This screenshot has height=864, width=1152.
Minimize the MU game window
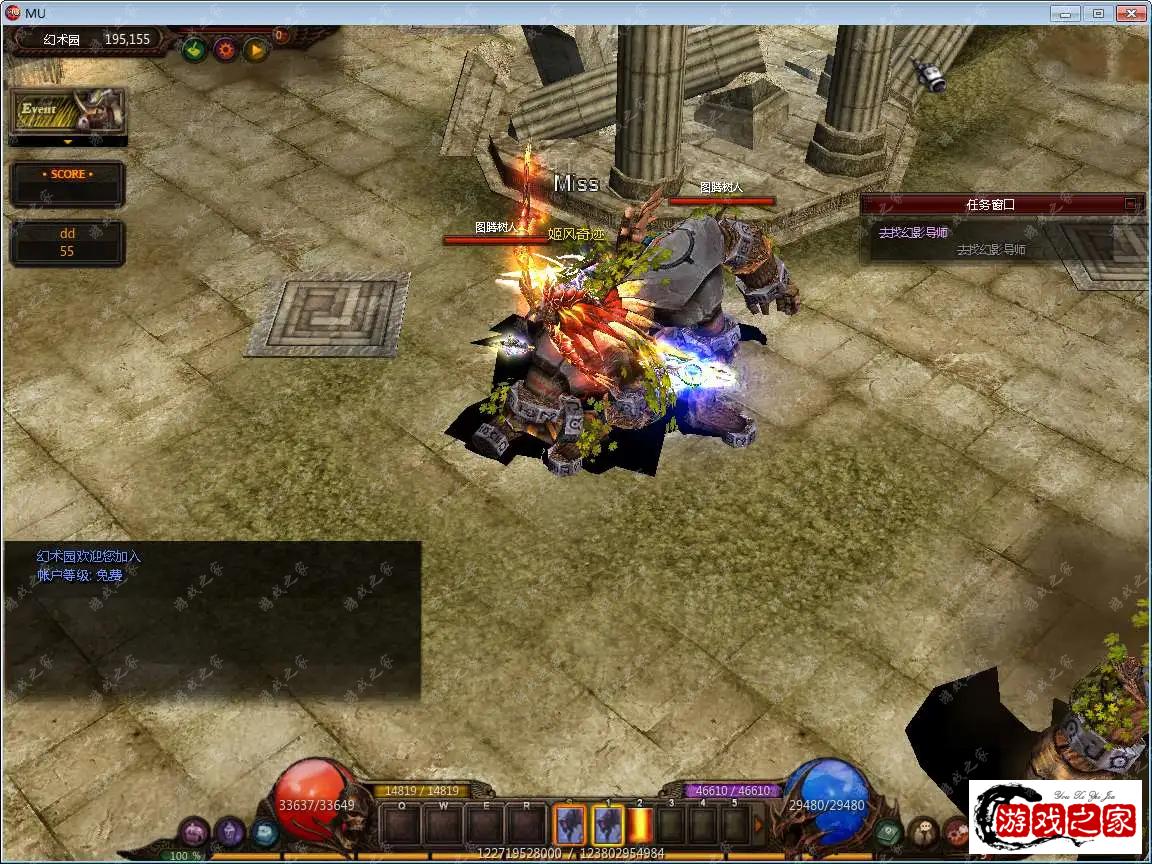coord(1066,13)
